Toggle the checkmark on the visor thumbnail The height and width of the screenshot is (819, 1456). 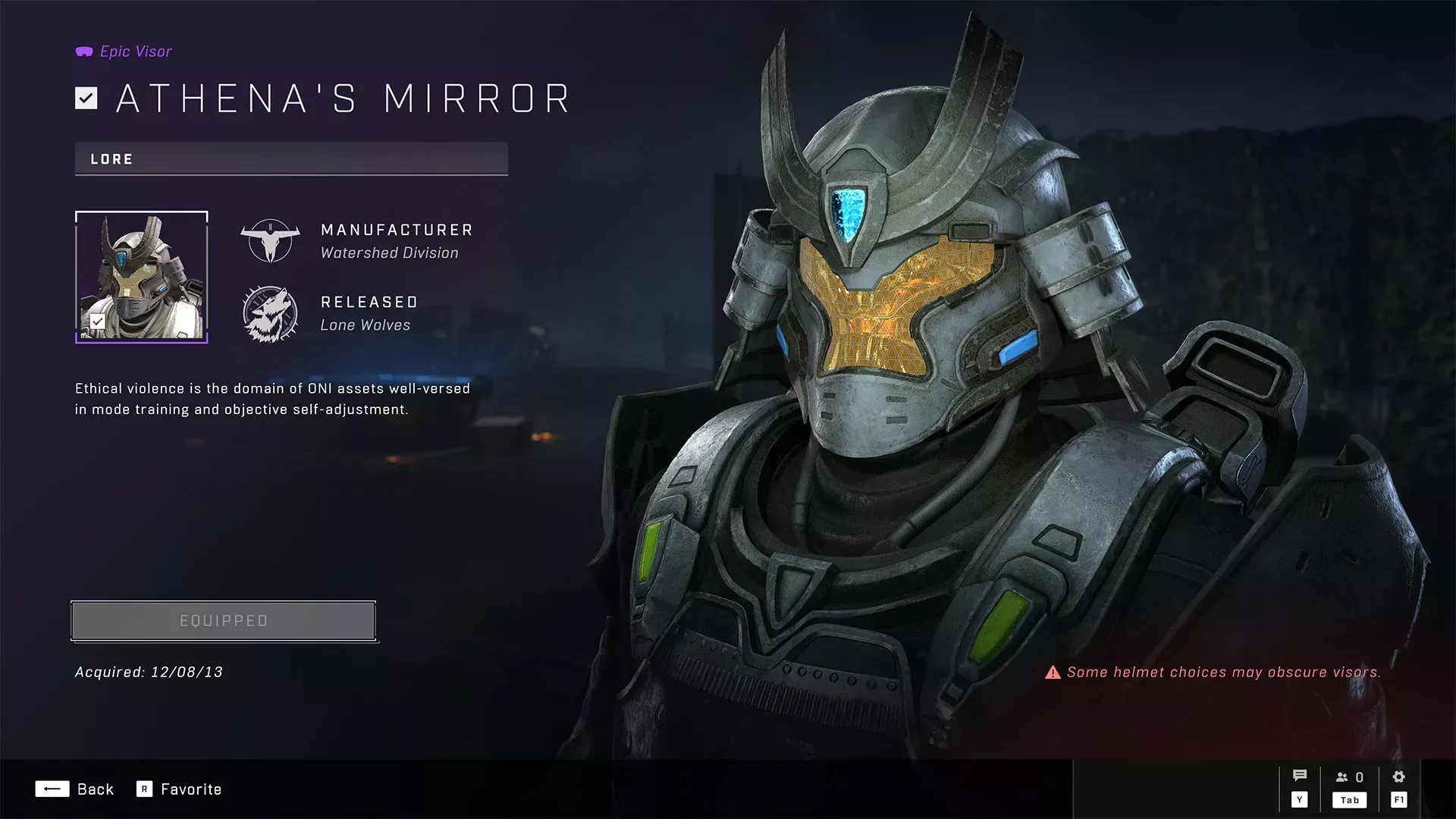pos(96,322)
